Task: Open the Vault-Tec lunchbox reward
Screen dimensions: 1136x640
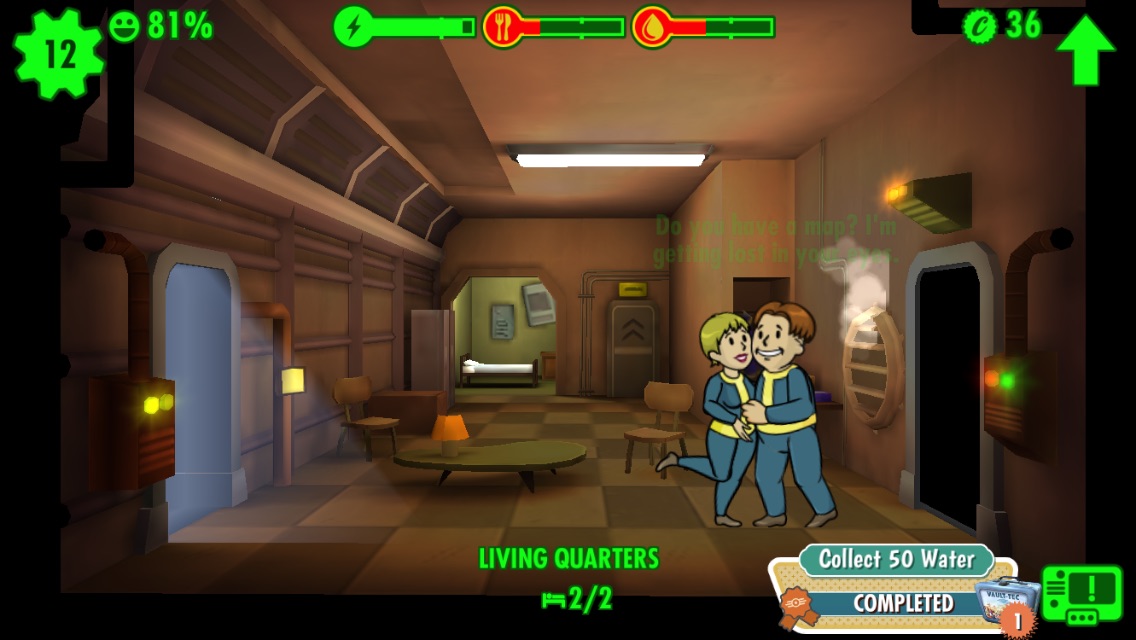Action: pos(1003,600)
